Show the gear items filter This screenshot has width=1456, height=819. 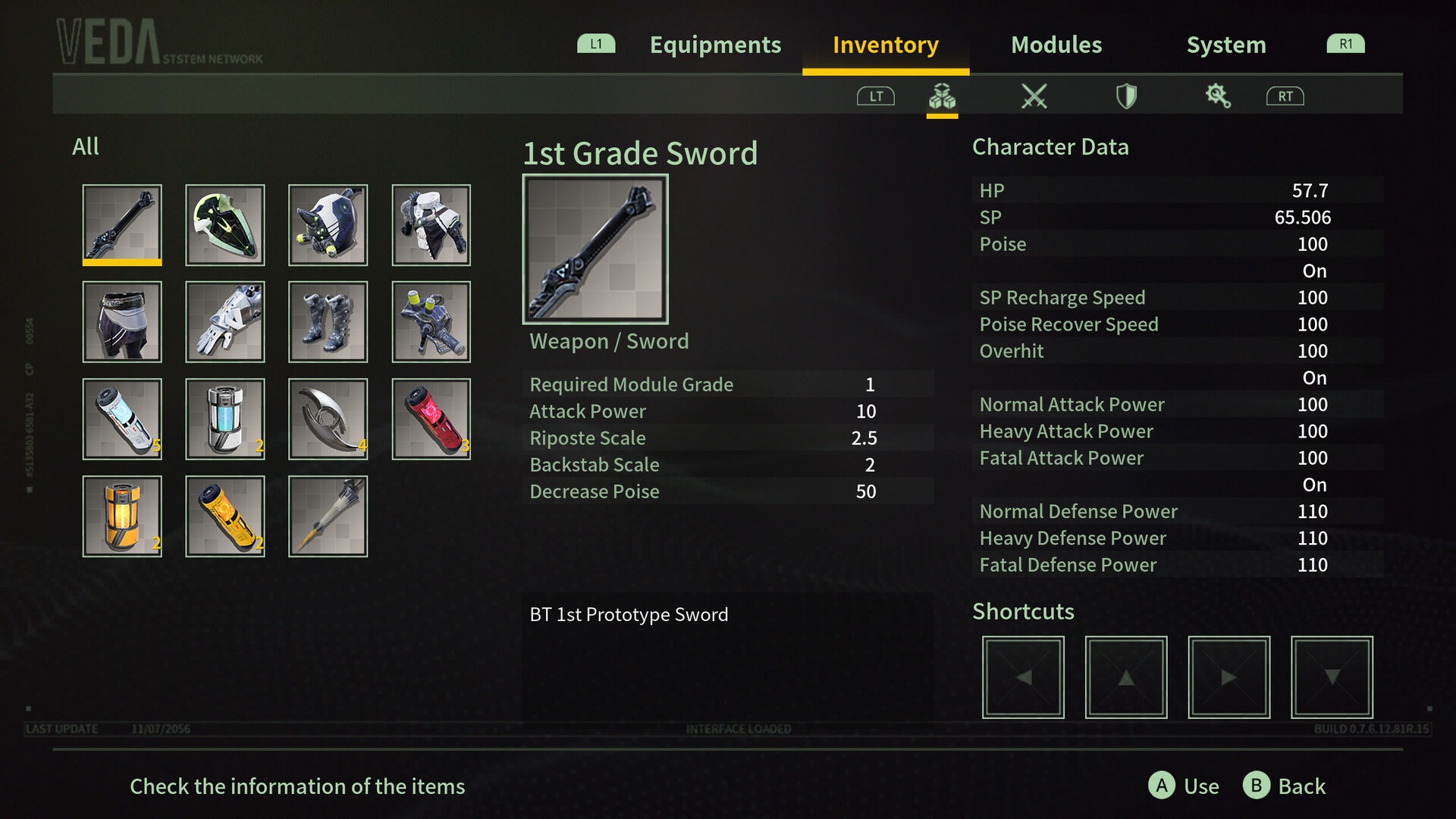[x=1218, y=96]
